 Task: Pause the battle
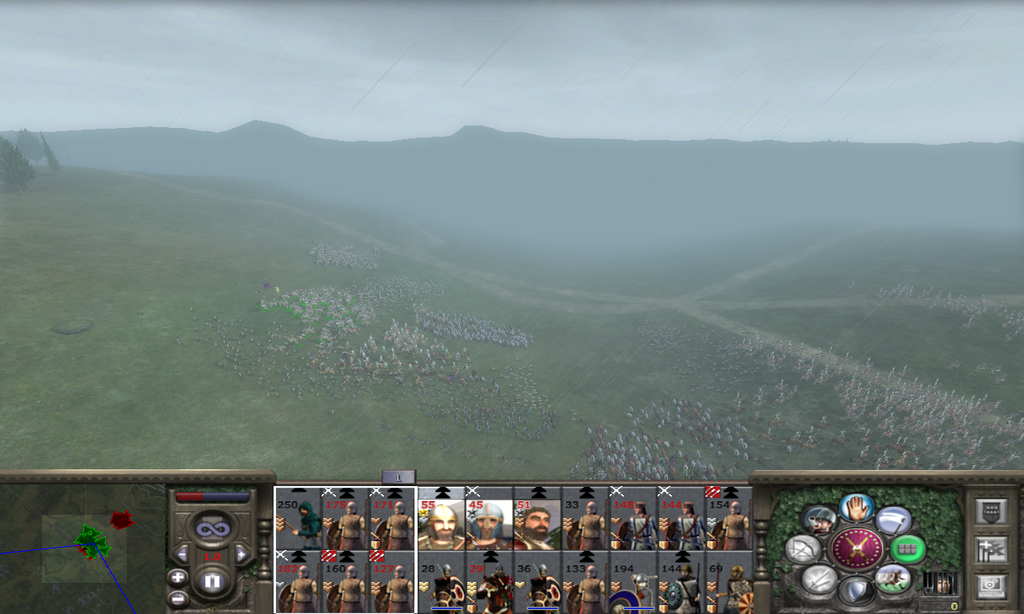pyautogui.click(x=212, y=580)
